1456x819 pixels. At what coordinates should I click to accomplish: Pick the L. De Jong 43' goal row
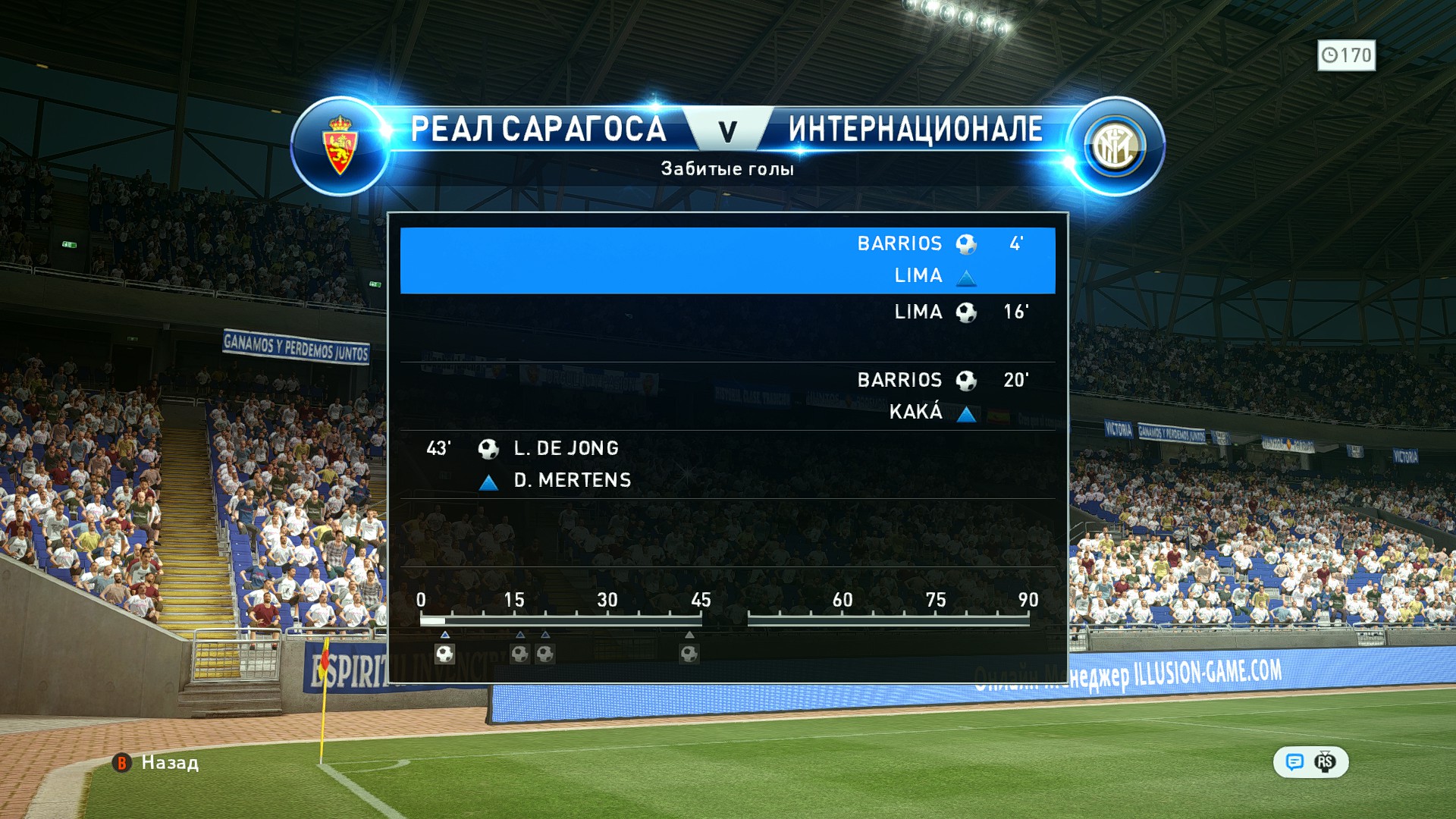pyautogui.click(x=727, y=464)
